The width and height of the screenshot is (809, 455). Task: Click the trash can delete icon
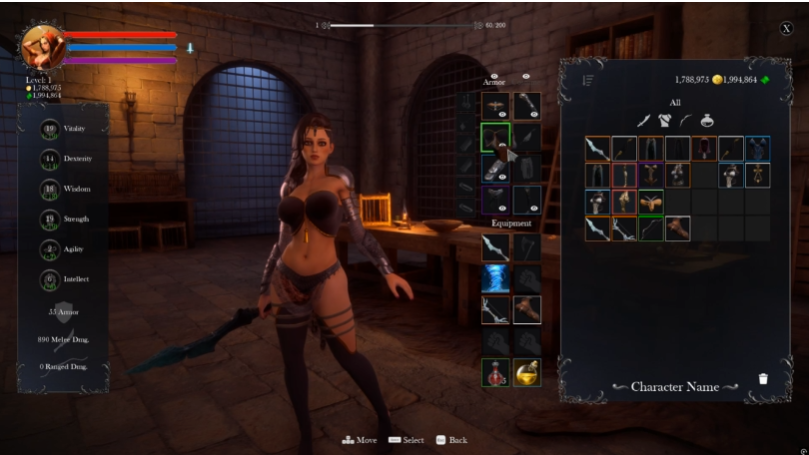coord(763,379)
